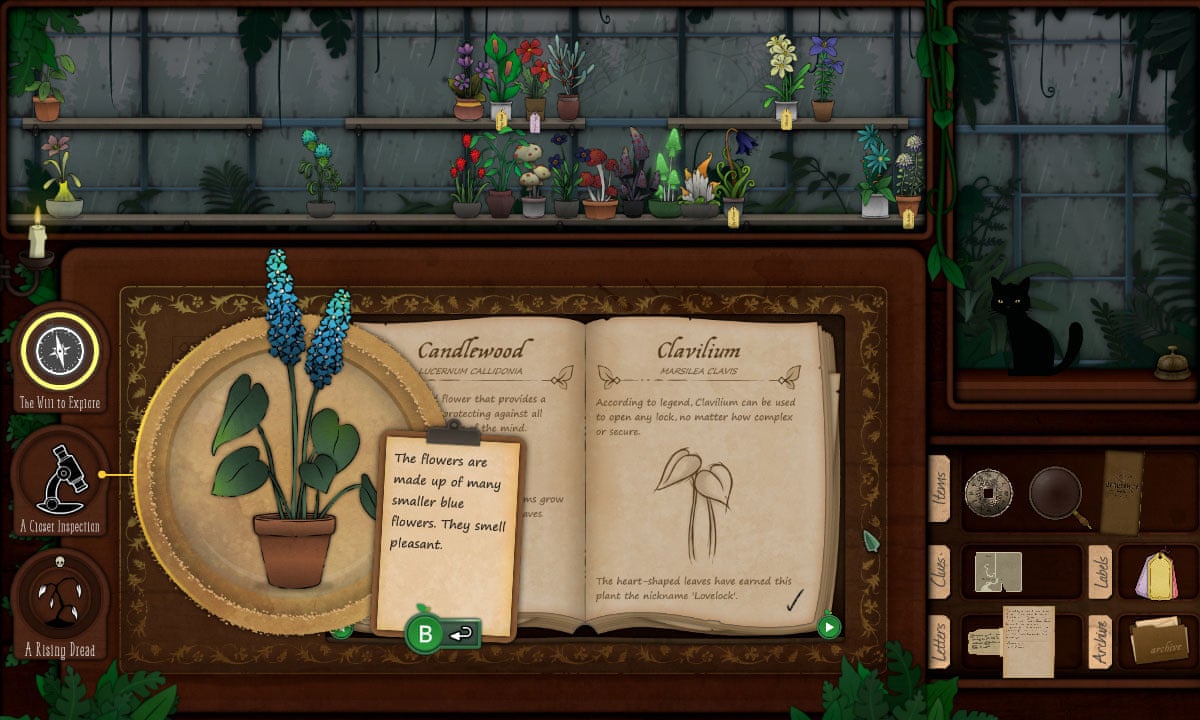Turn to the next book page
The height and width of the screenshot is (720, 1200).
point(828,627)
